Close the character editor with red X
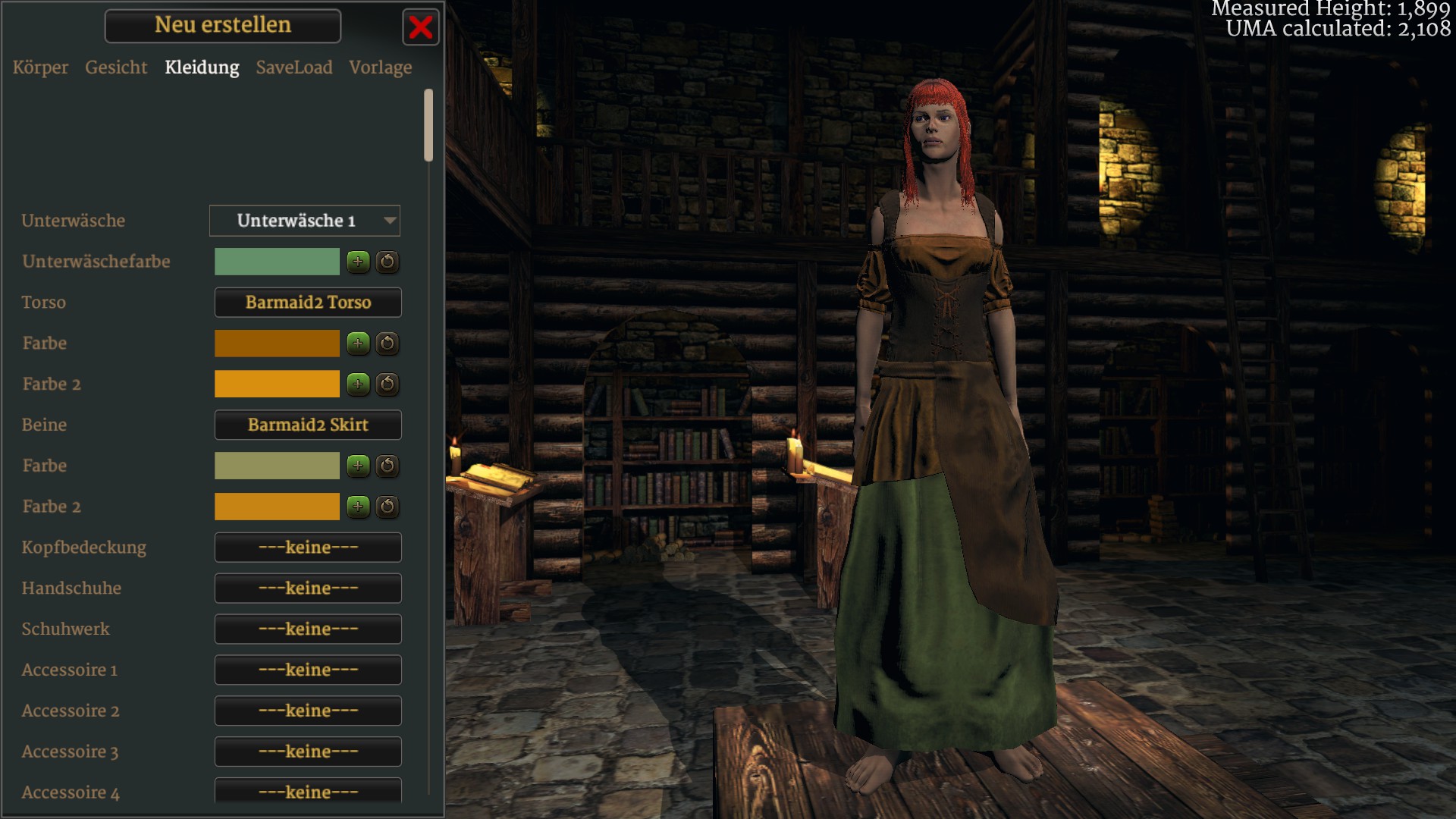This screenshot has height=819, width=1456. 421,27
